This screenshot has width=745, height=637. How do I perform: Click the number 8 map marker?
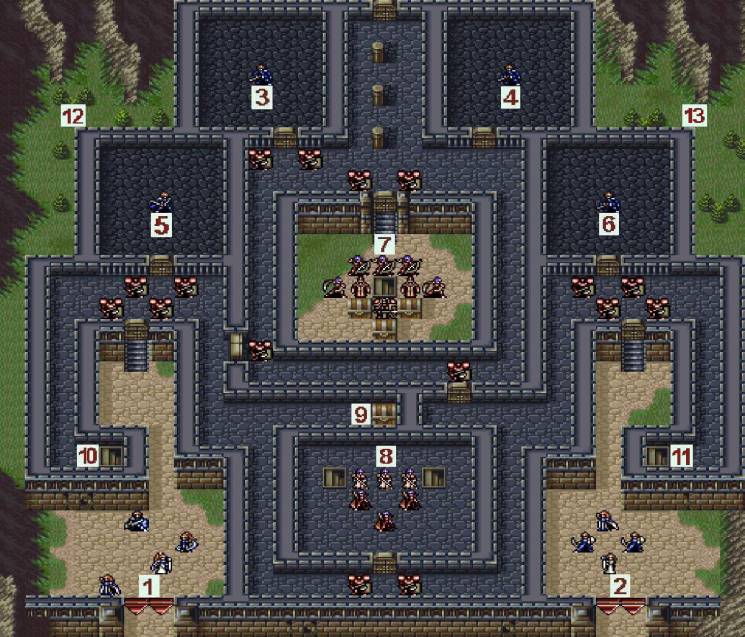(385, 456)
